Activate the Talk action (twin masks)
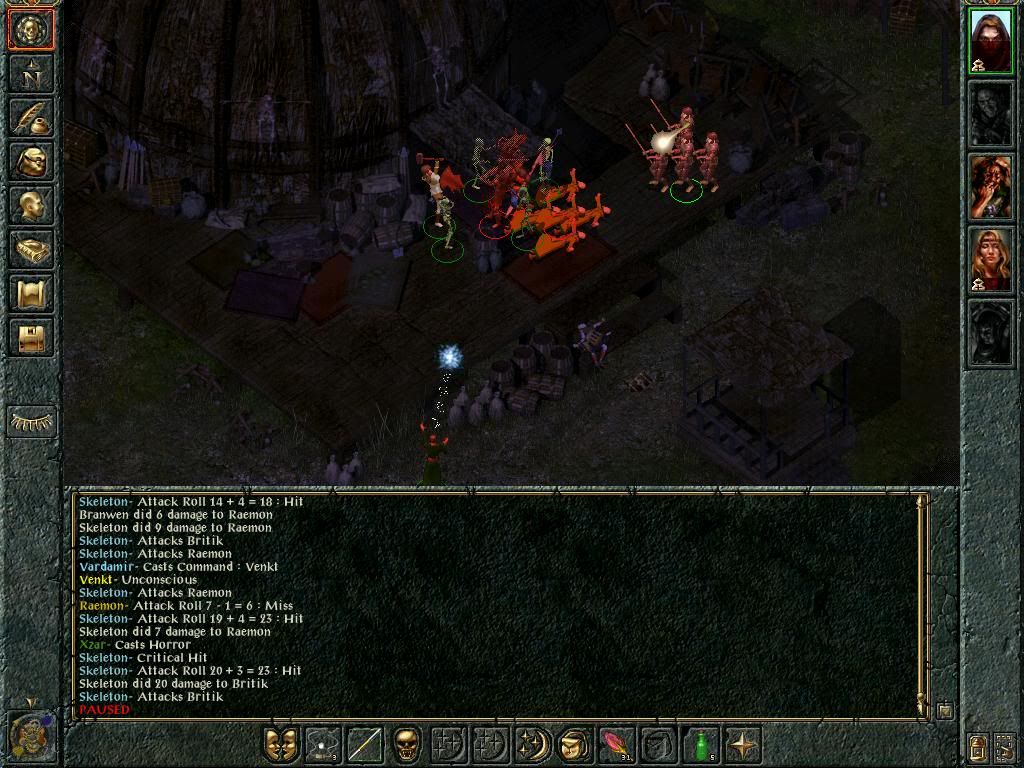 coord(281,745)
